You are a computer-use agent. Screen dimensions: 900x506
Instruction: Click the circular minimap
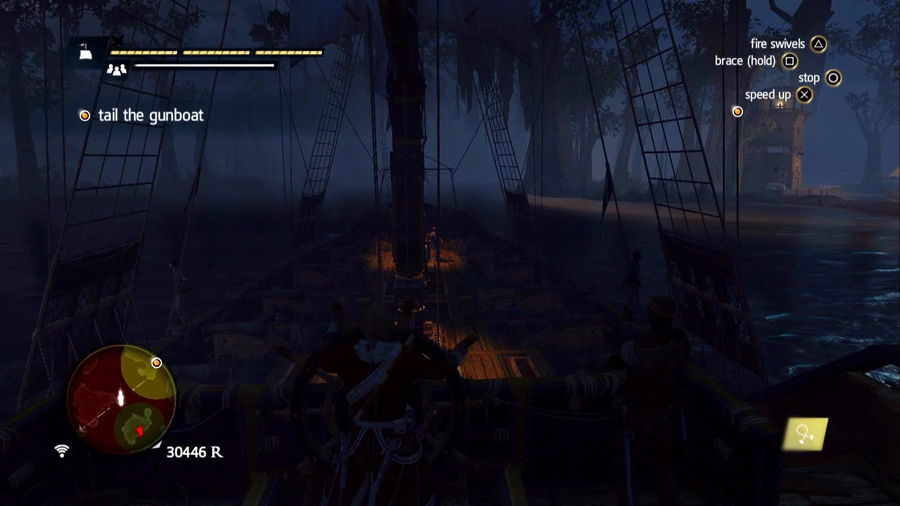click(x=121, y=398)
